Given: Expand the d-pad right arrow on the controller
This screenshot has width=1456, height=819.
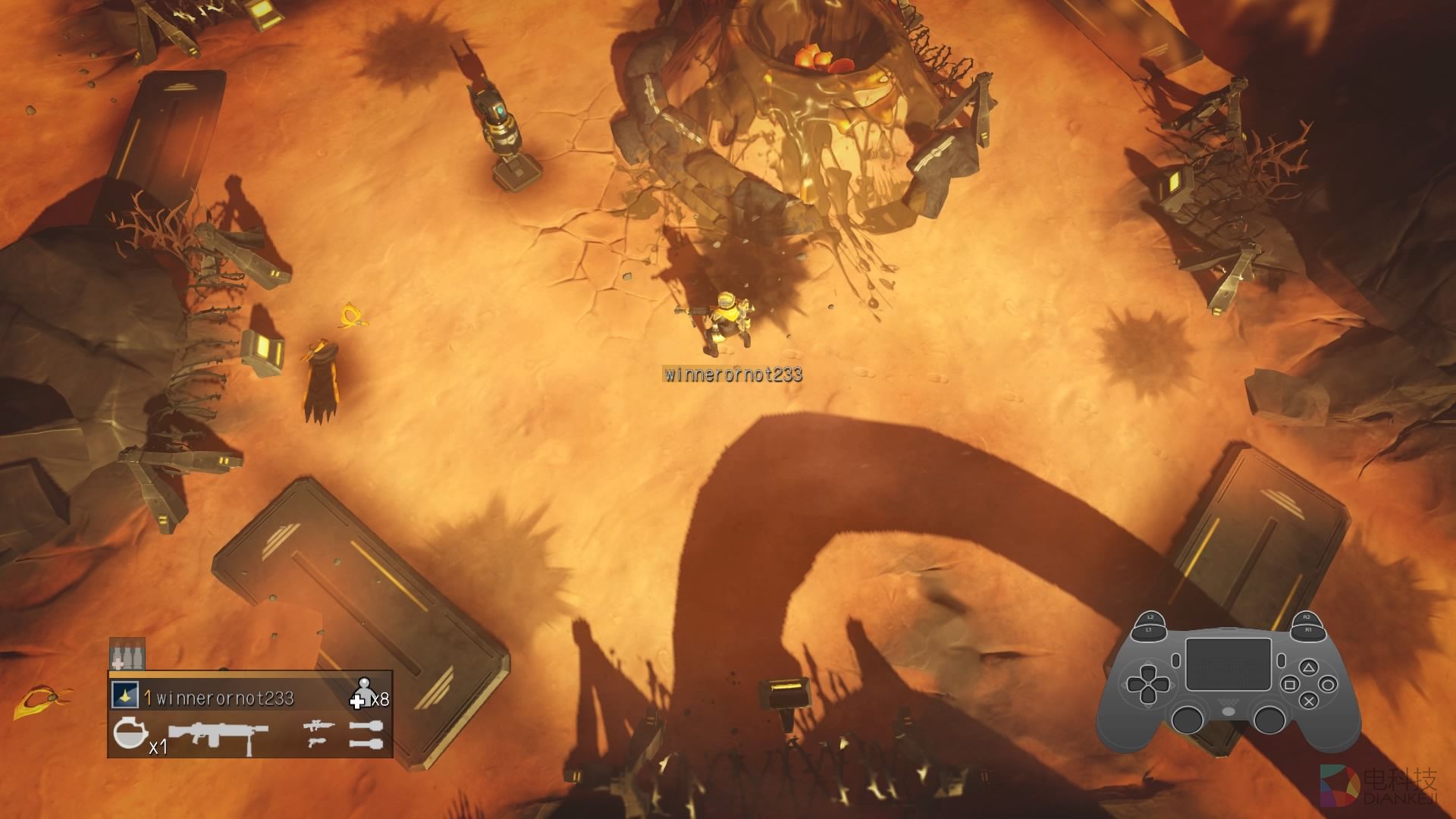Looking at the screenshot, I should tap(1163, 684).
